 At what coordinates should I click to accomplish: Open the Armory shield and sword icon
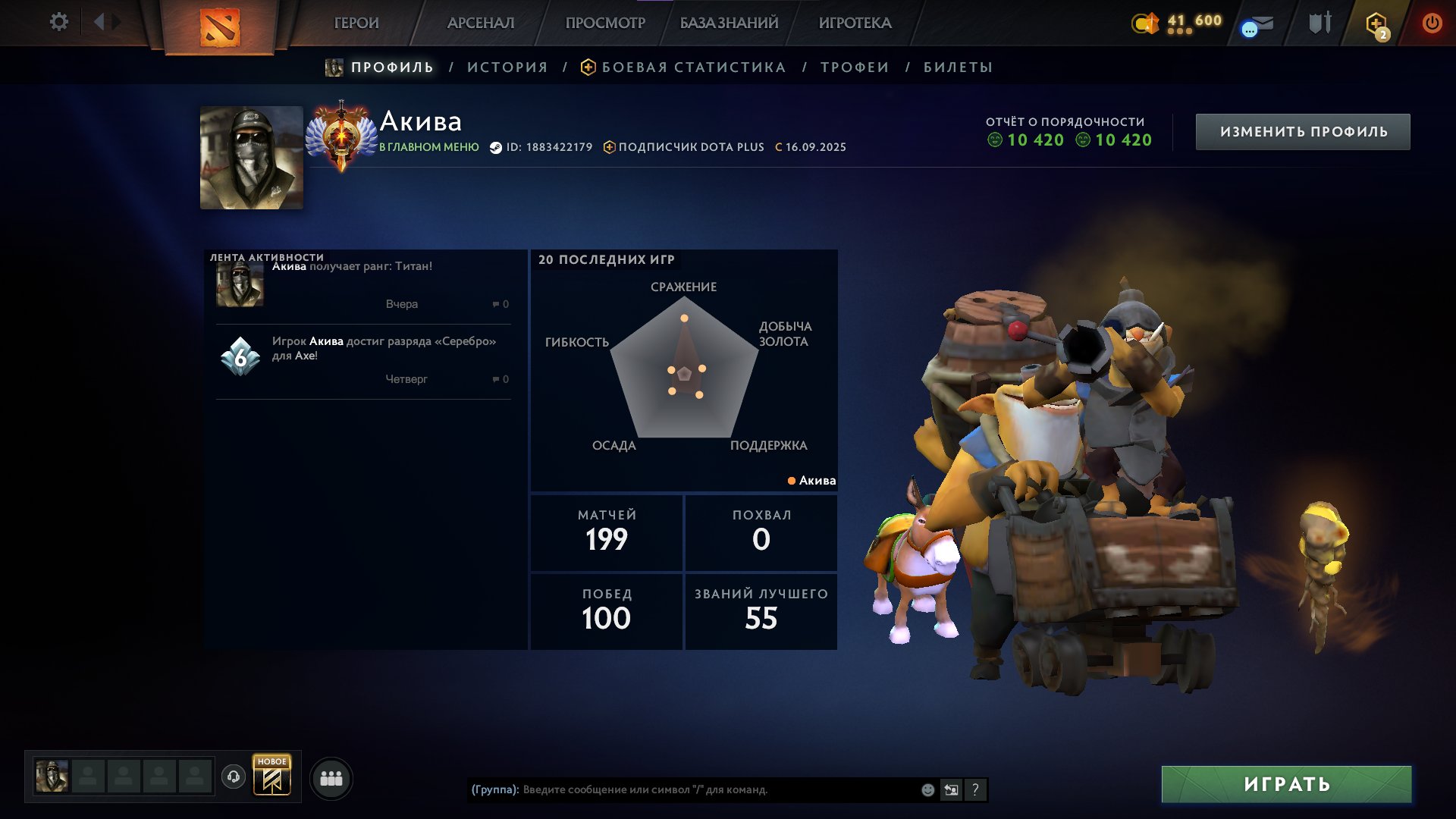(x=1320, y=21)
